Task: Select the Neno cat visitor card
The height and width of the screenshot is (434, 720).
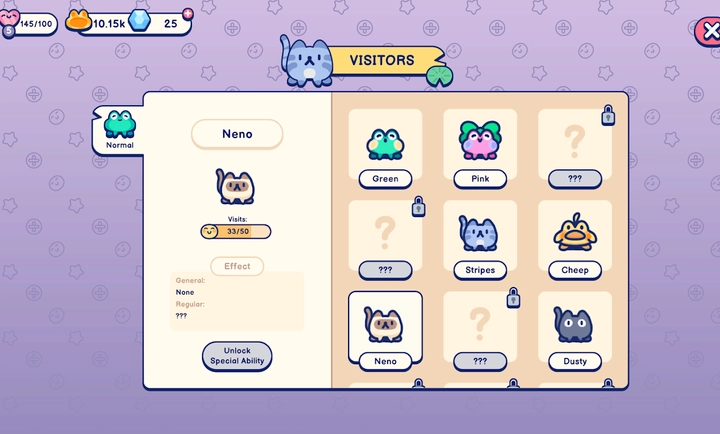Action: coord(385,331)
